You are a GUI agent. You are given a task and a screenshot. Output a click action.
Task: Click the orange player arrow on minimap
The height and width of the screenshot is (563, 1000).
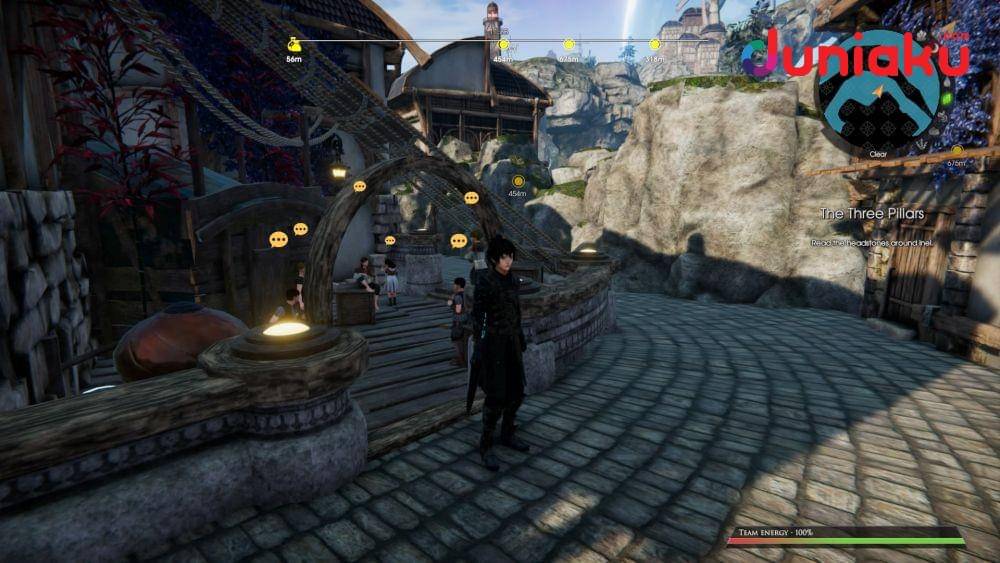pos(879,92)
